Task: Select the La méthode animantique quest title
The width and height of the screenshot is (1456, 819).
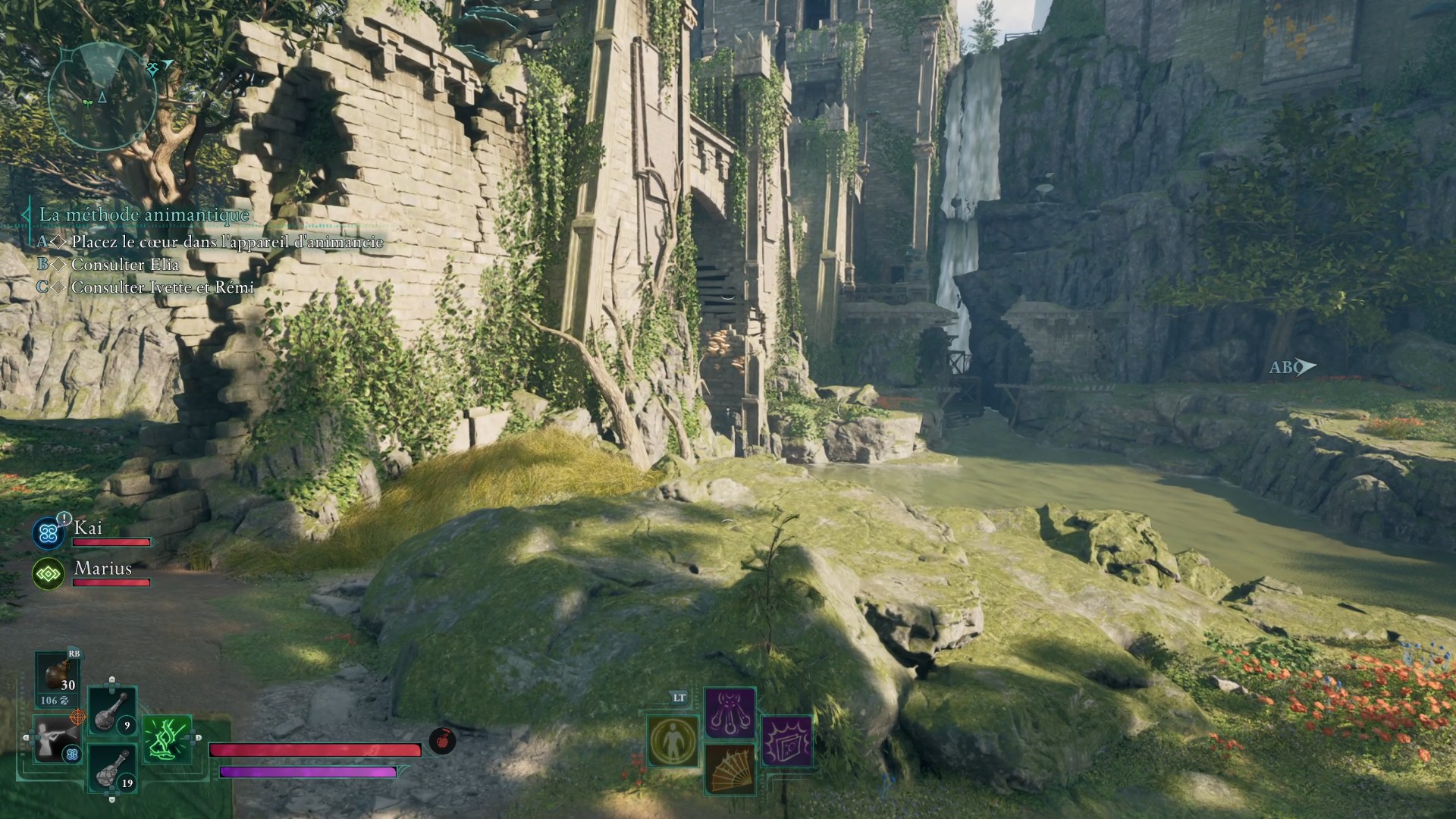Action: [144, 215]
